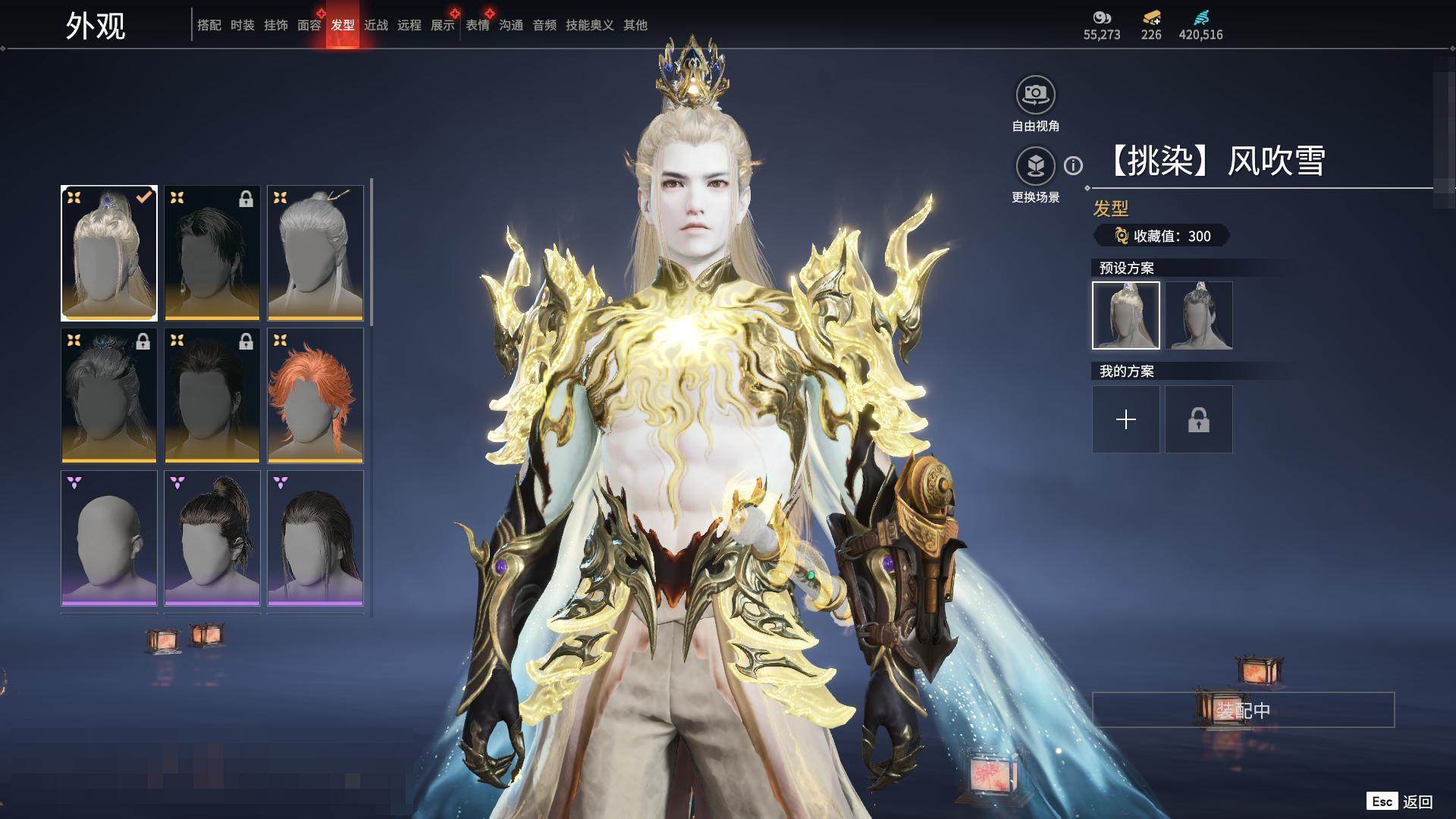The image size is (1456, 819).
Task: Go to the 面容 face tab
Action: point(309,26)
